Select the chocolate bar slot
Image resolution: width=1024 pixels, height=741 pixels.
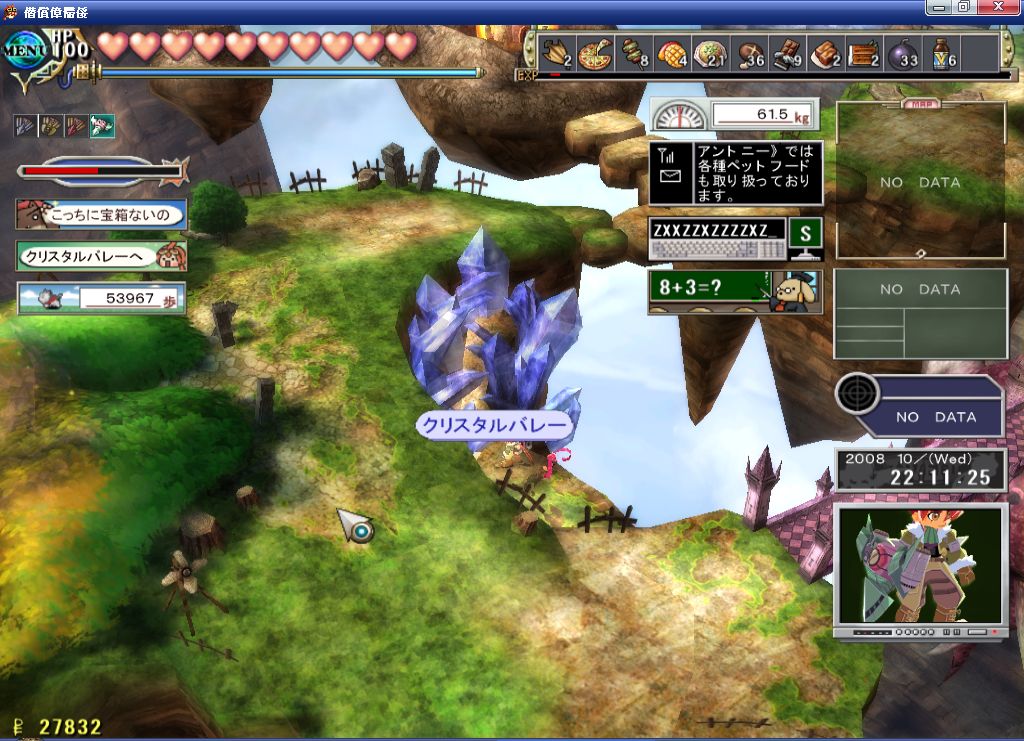[789, 54]
